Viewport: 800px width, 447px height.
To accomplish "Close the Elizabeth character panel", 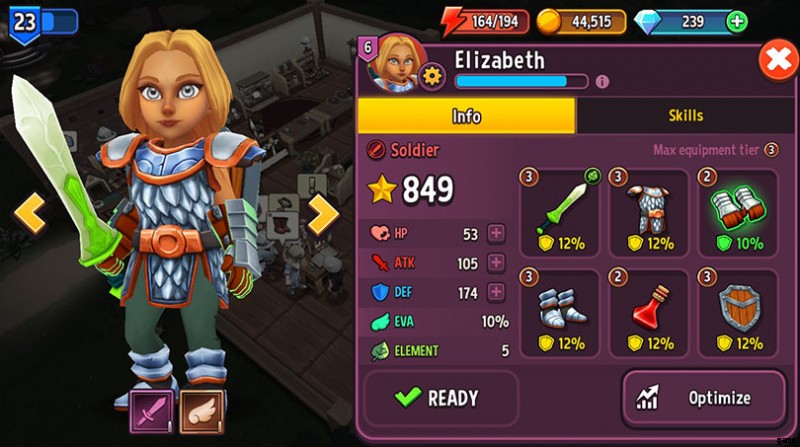I will tap(777, 61).
